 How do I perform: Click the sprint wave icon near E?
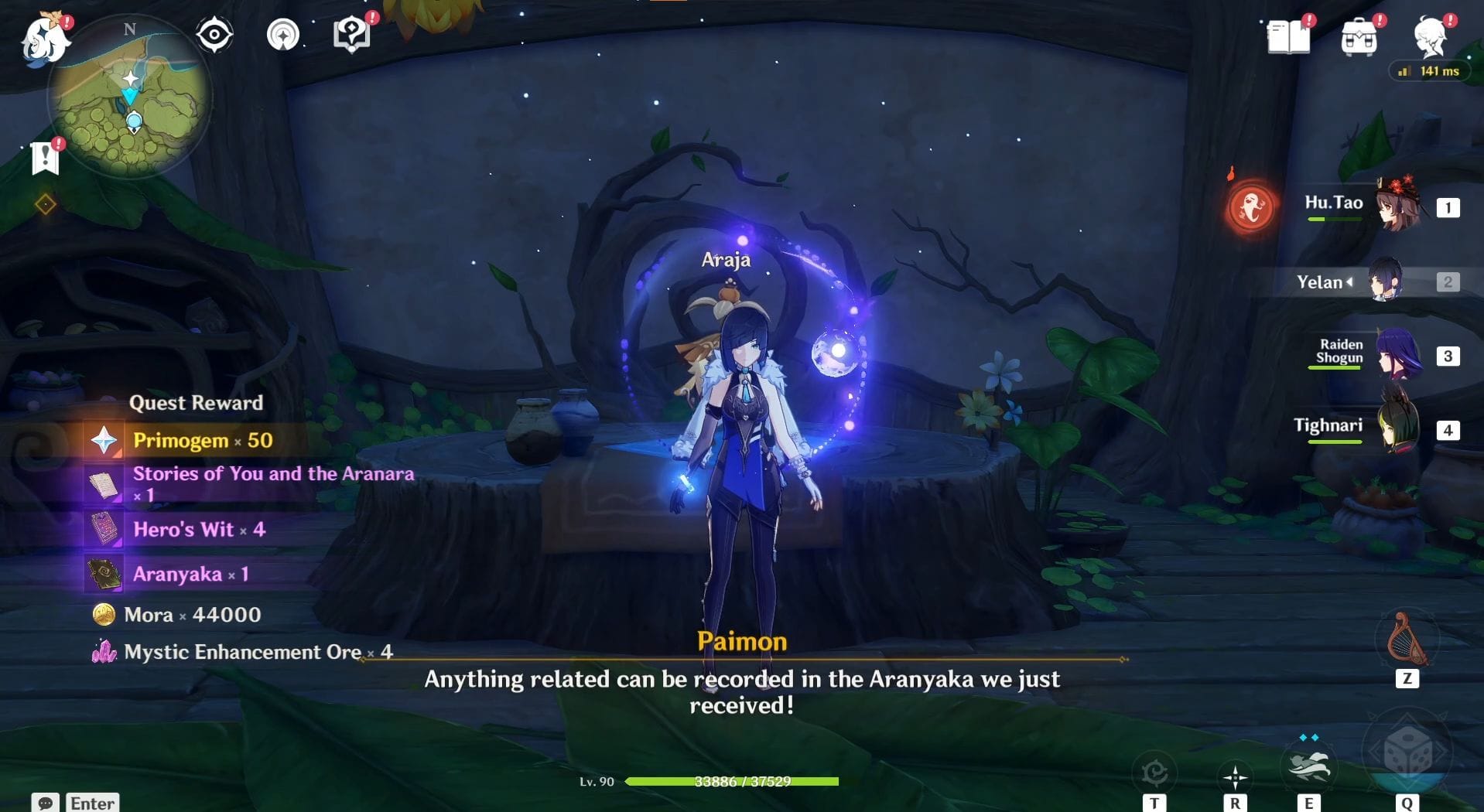tap(1310, 766)
